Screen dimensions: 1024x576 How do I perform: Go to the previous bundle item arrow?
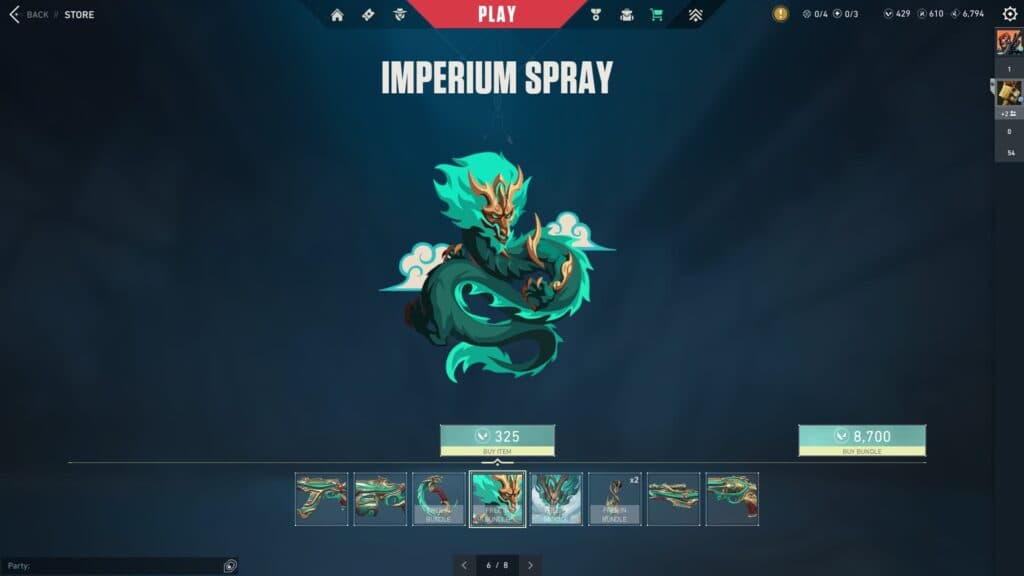tap(465, 566)
